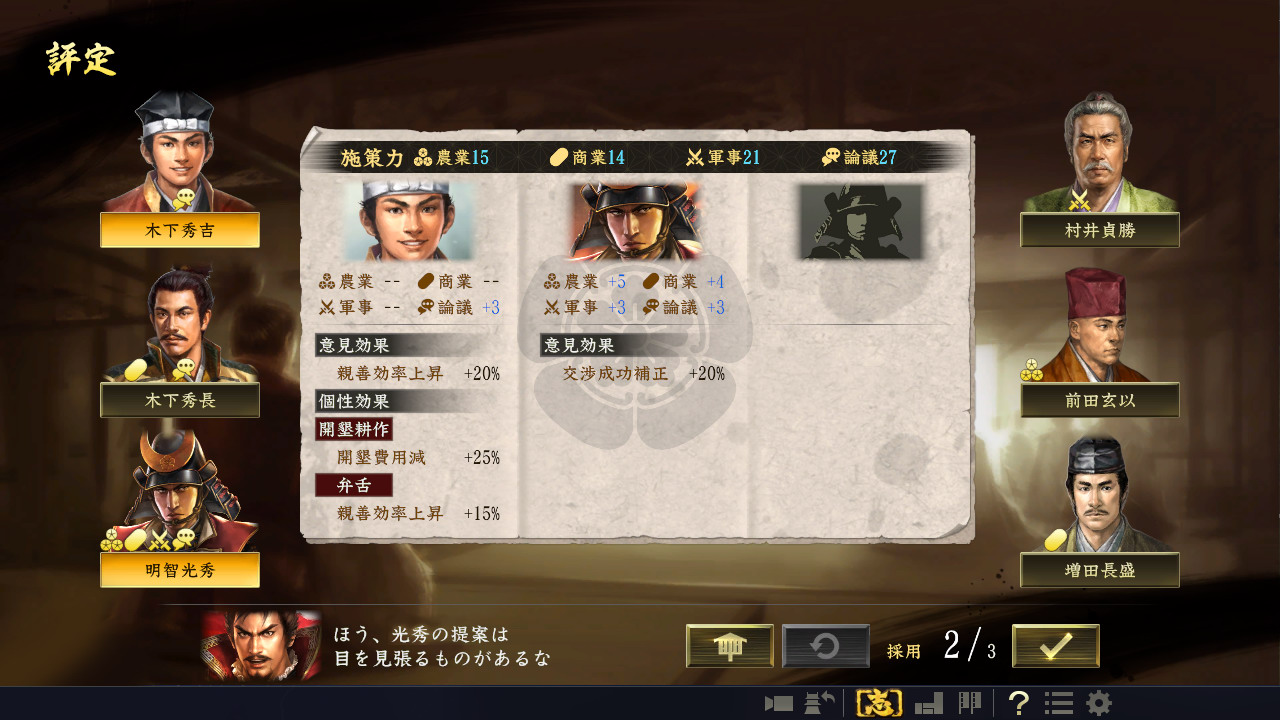Open the help question mark icon
This screenshot has height=720, width=1280.
pyautogui.click(x=1019, y=704)
